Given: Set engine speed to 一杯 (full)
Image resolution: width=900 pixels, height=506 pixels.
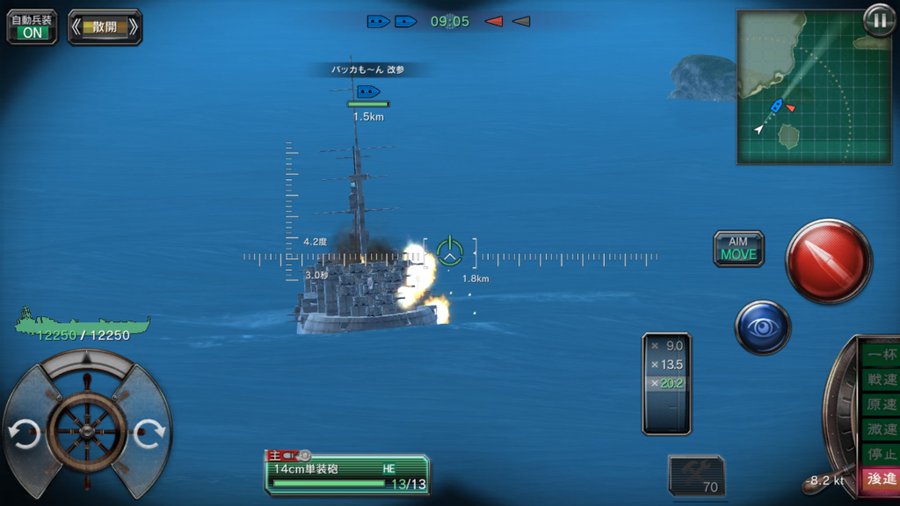Looking at the screenshot, I should [x=881, y=355].
